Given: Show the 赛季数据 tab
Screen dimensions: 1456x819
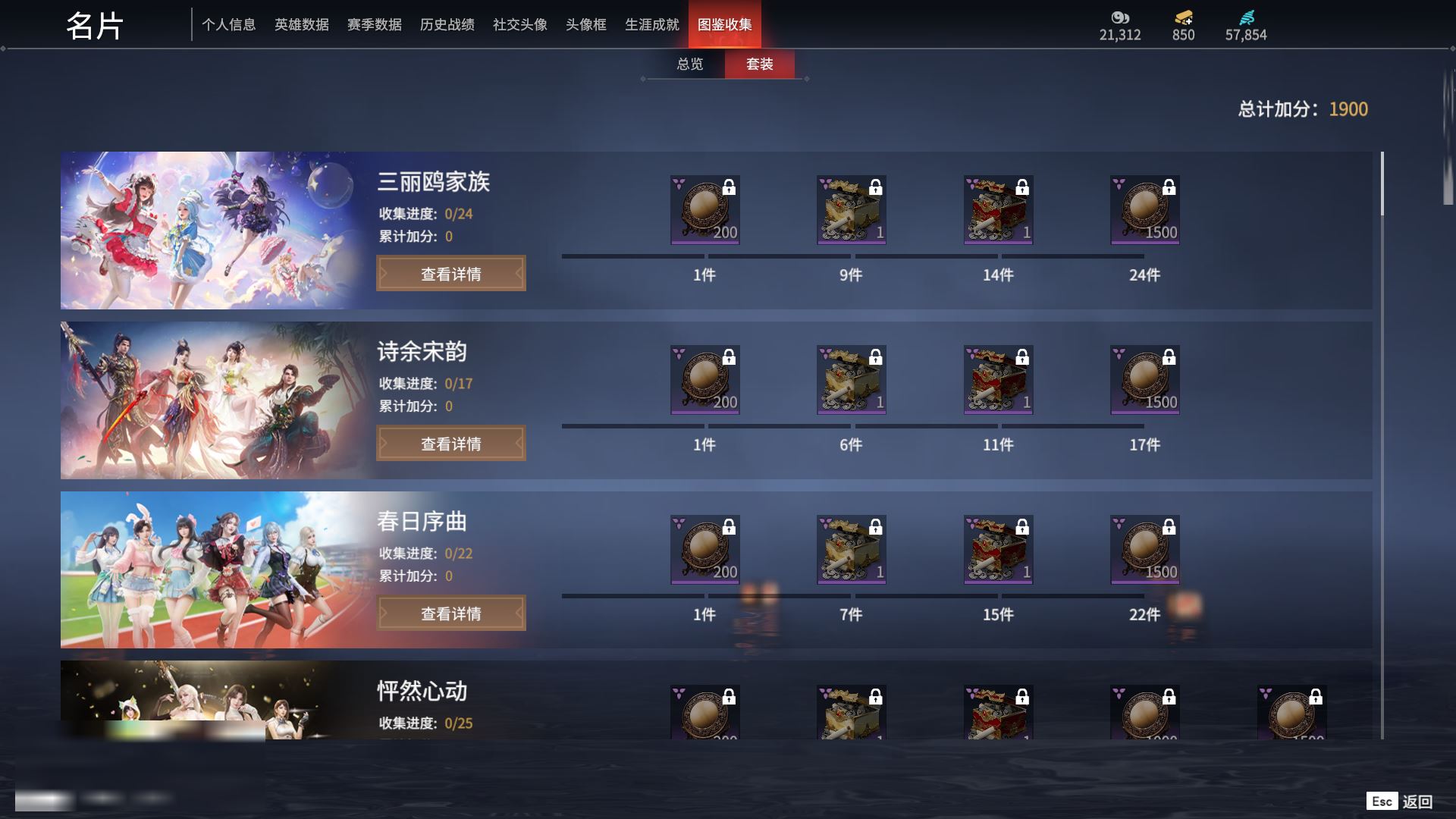Looking at the screenshot, I should [x=374, y=25].
